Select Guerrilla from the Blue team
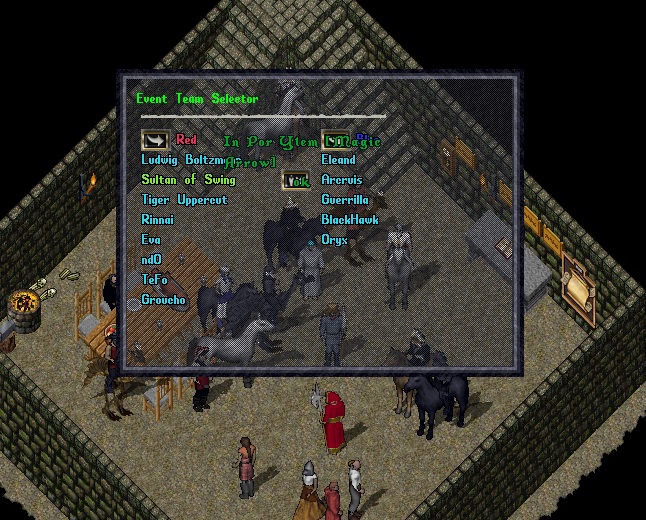 (x=345, y=200)
